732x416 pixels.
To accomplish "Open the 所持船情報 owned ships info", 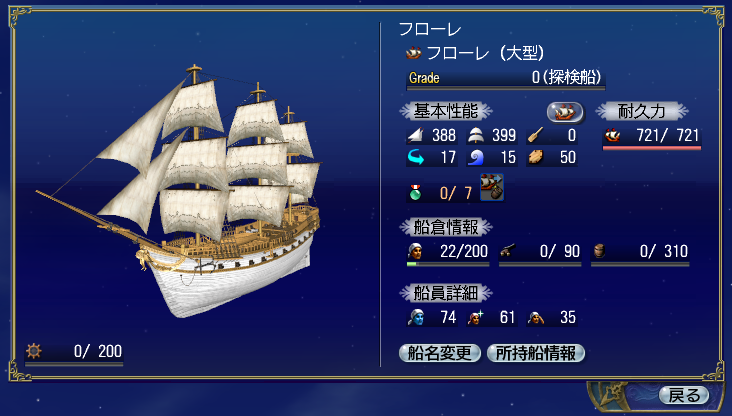I will pyautogui.click(x=535, y=352).
